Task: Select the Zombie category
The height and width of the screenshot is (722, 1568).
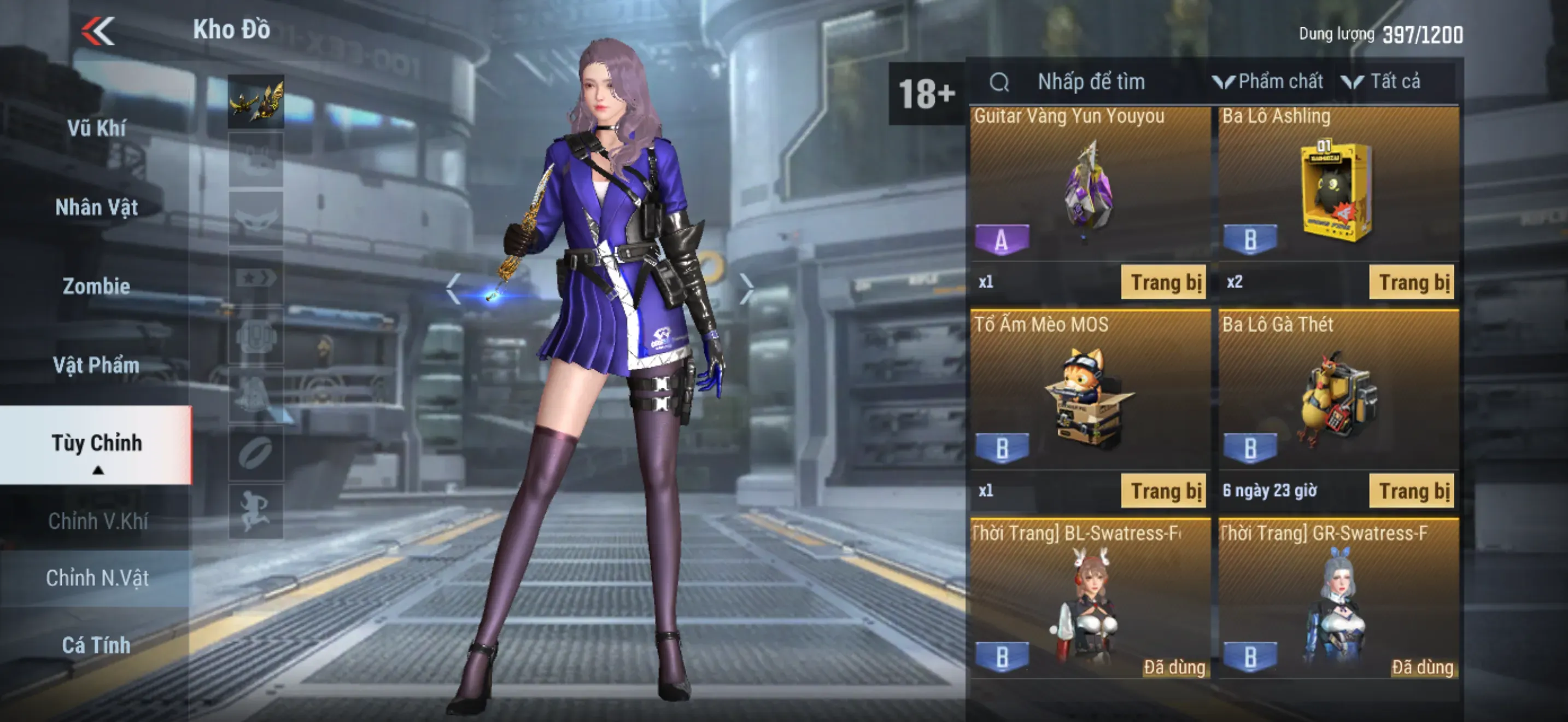Action: click(96, 286)
